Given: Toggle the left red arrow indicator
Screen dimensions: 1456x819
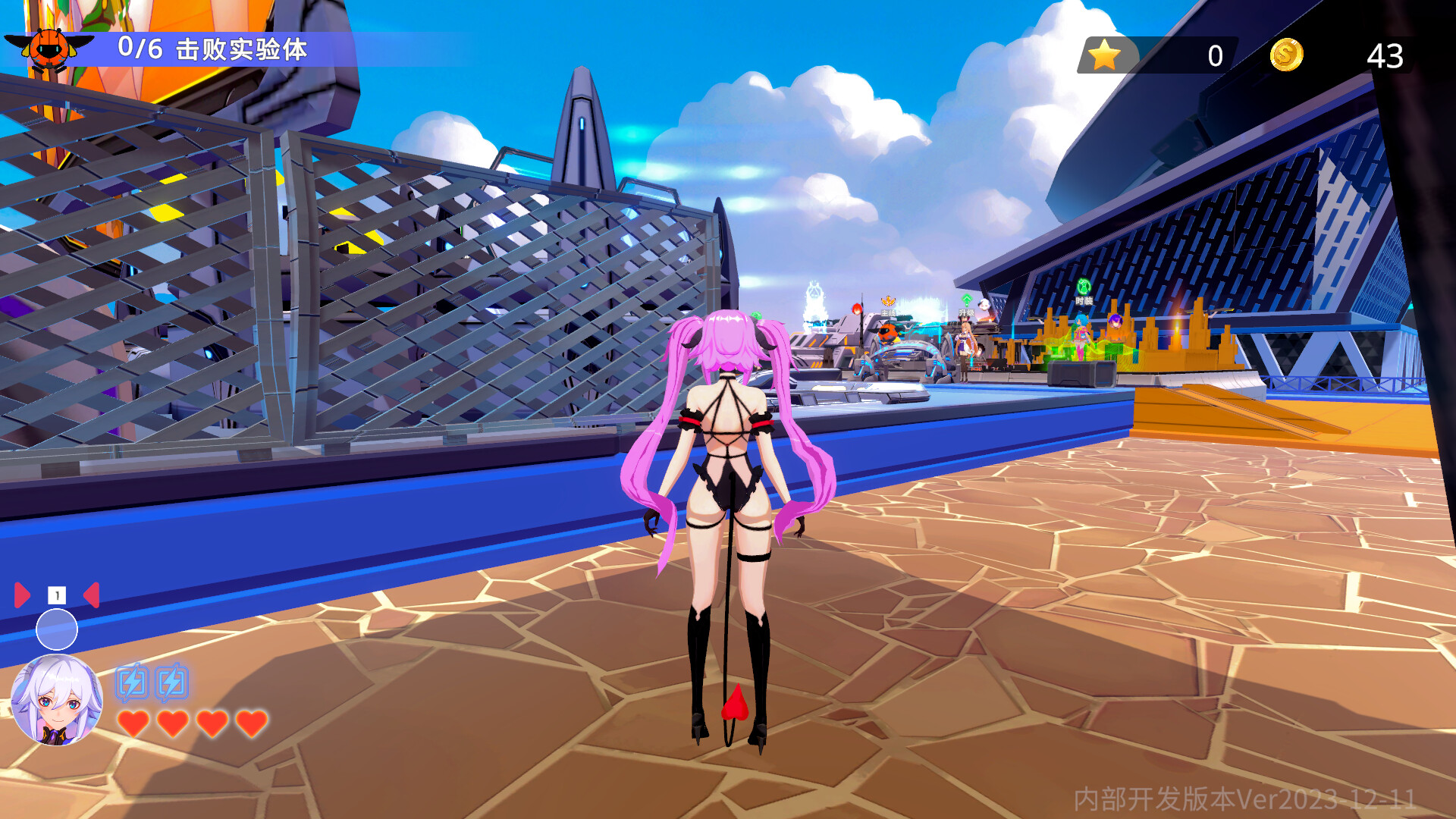Looking at the screenshot, I should (x=21, y=596).
